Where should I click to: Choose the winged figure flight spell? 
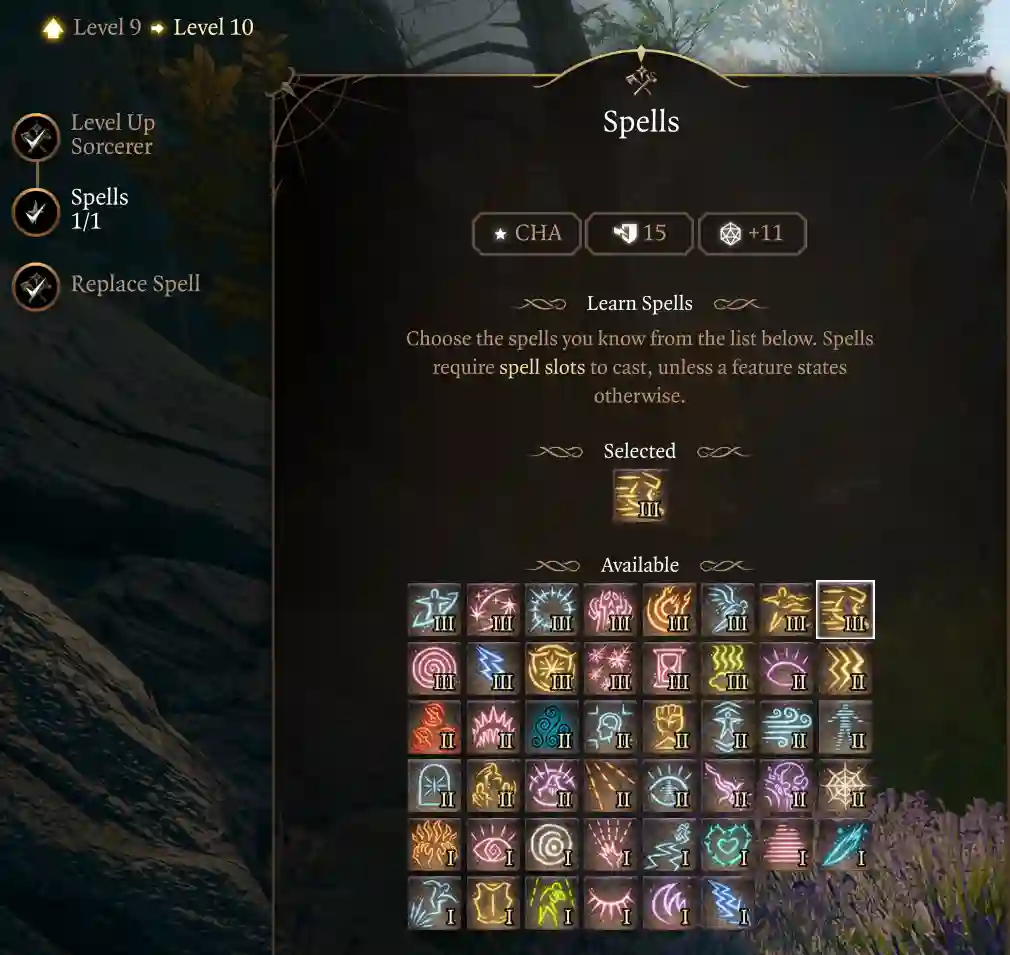[728, 610]
